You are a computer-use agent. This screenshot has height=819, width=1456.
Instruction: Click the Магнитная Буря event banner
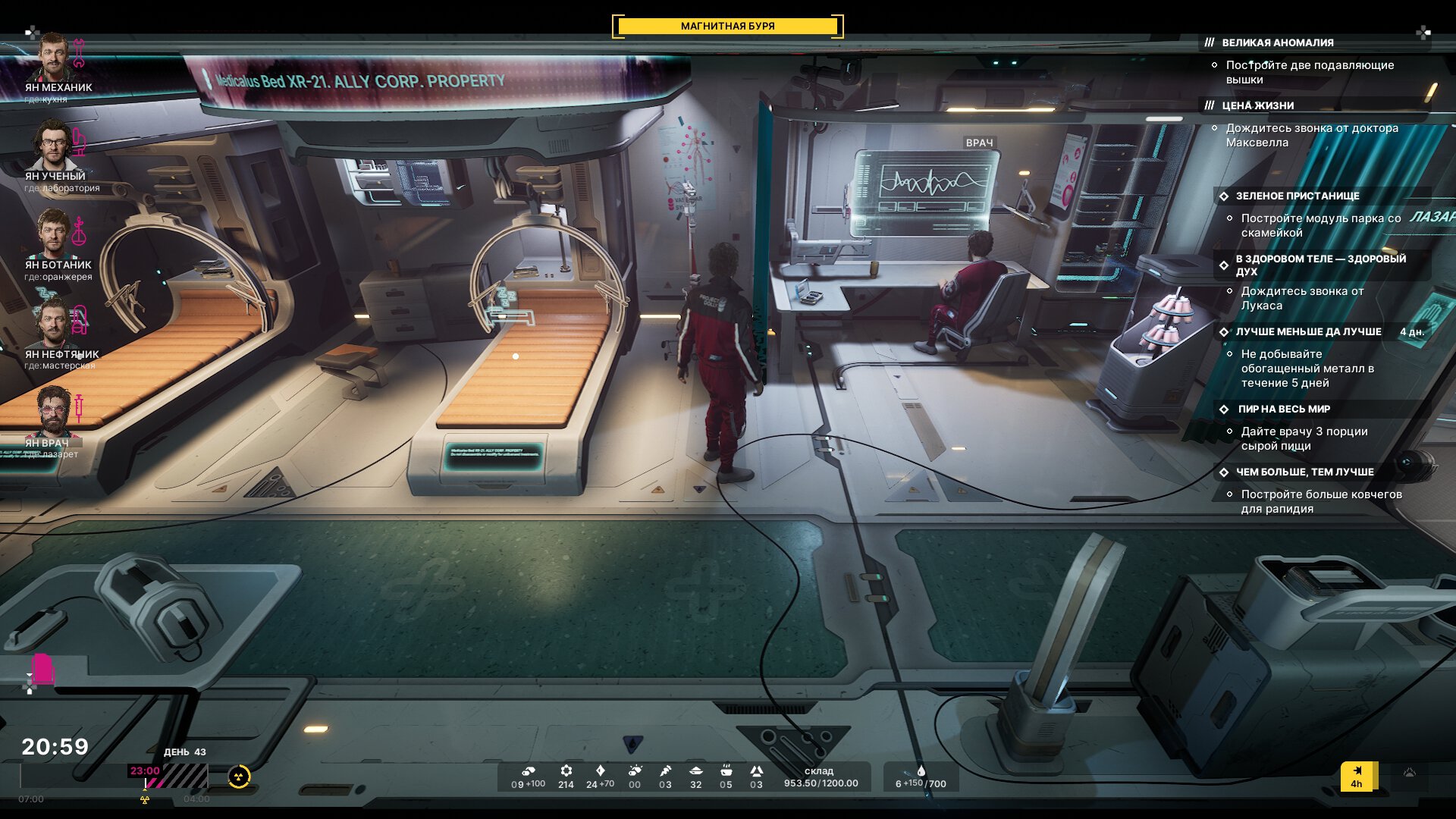[x=727, y=27]
